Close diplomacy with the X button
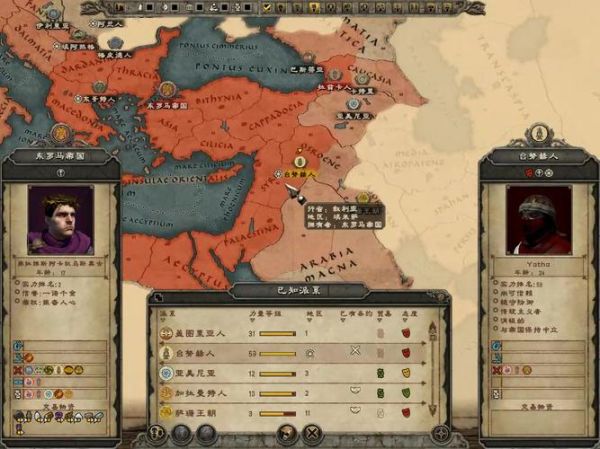600x449 pixels. click(x=312, y=433)
